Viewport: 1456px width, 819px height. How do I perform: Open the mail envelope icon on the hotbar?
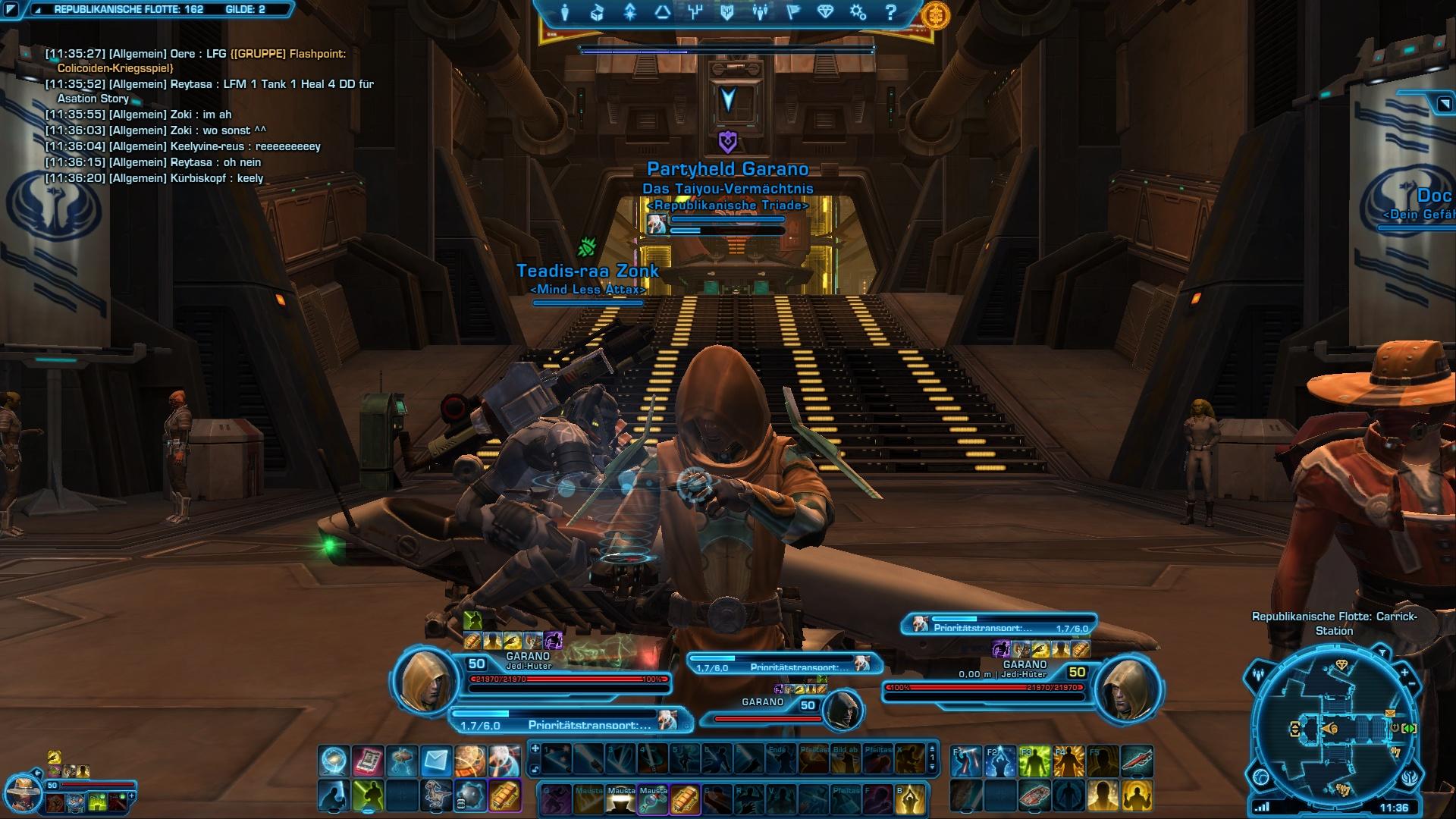pyautogui.click(x=436, y=760)
